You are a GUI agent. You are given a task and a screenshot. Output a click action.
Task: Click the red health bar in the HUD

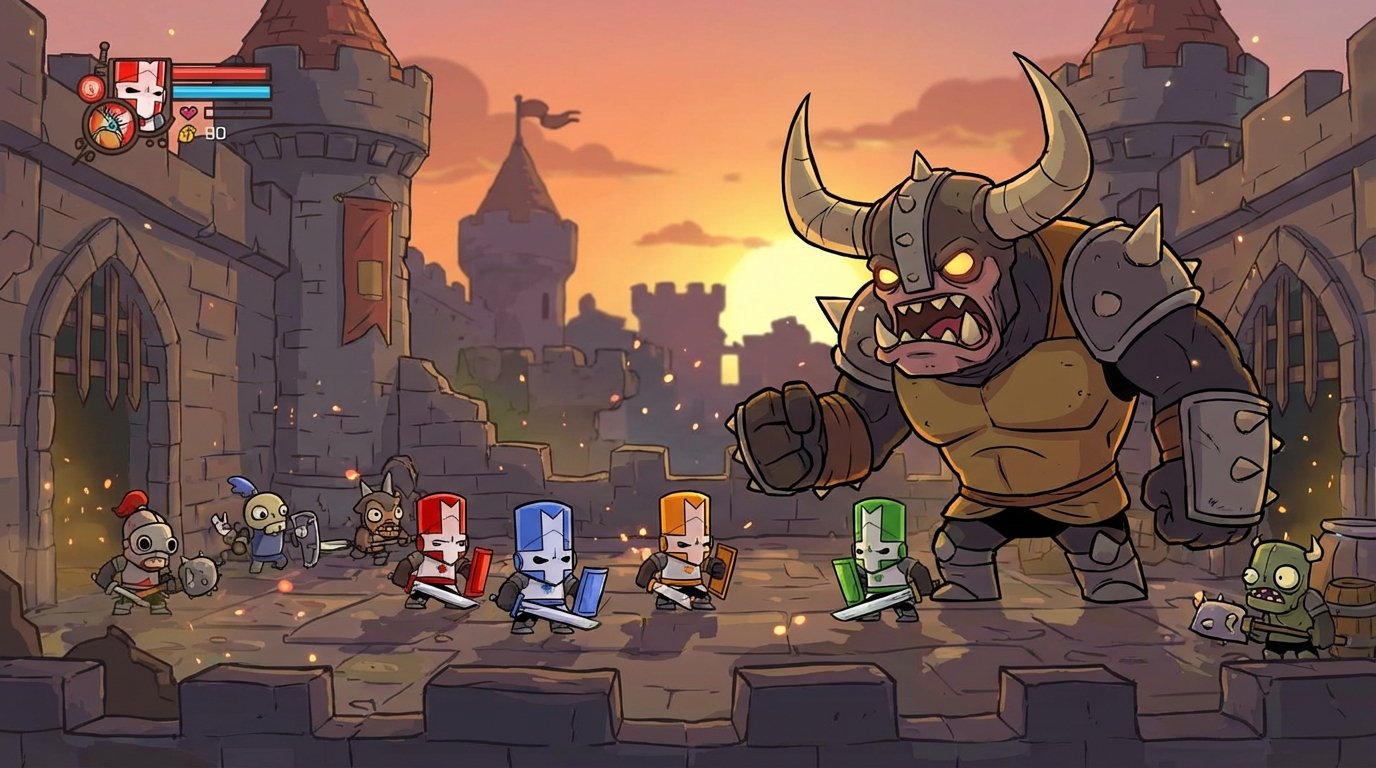point(220,72)
